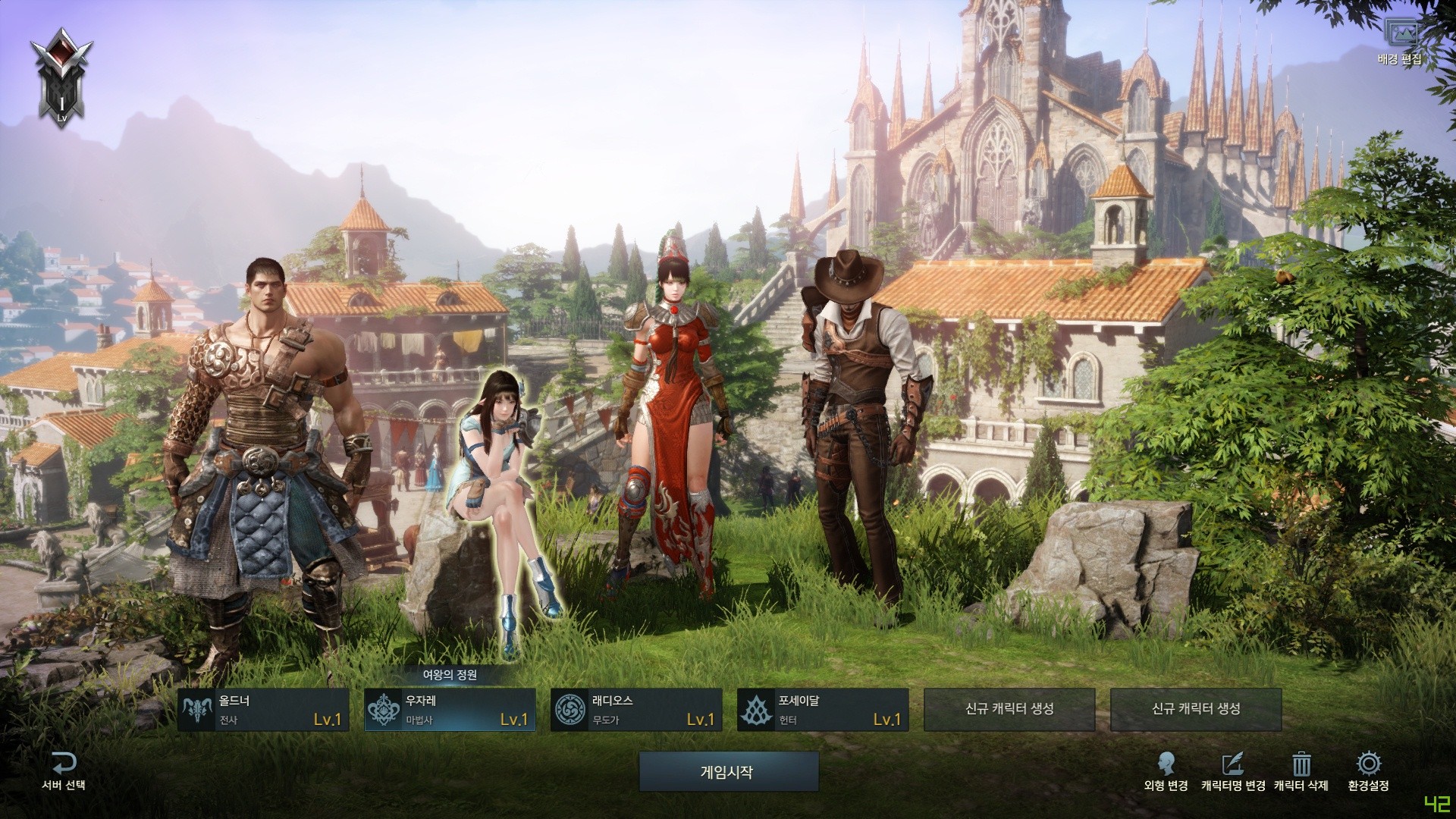Go back to server selection (서버 선택)

click(64, 770)
